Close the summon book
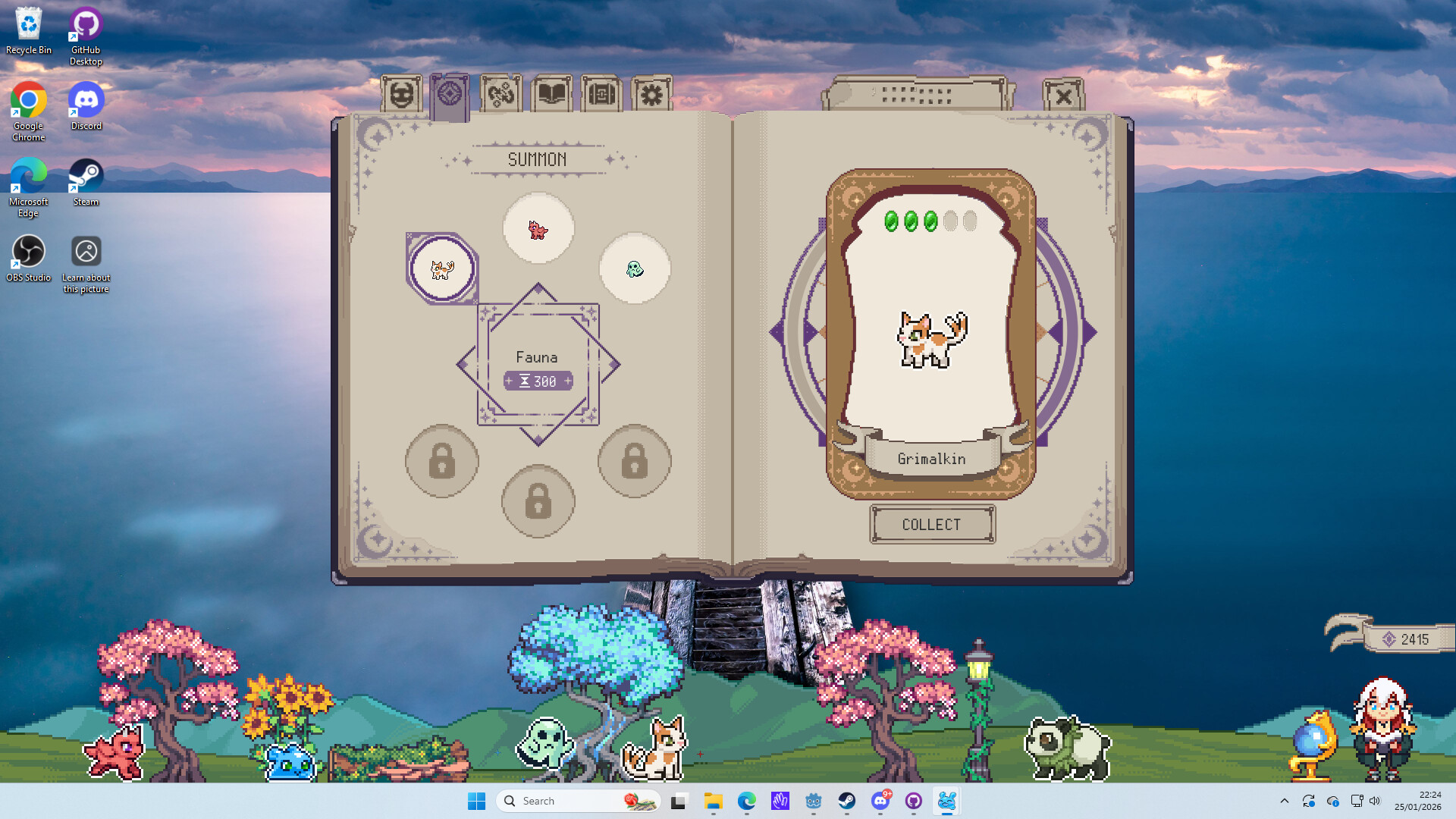 coord(1063,96)
